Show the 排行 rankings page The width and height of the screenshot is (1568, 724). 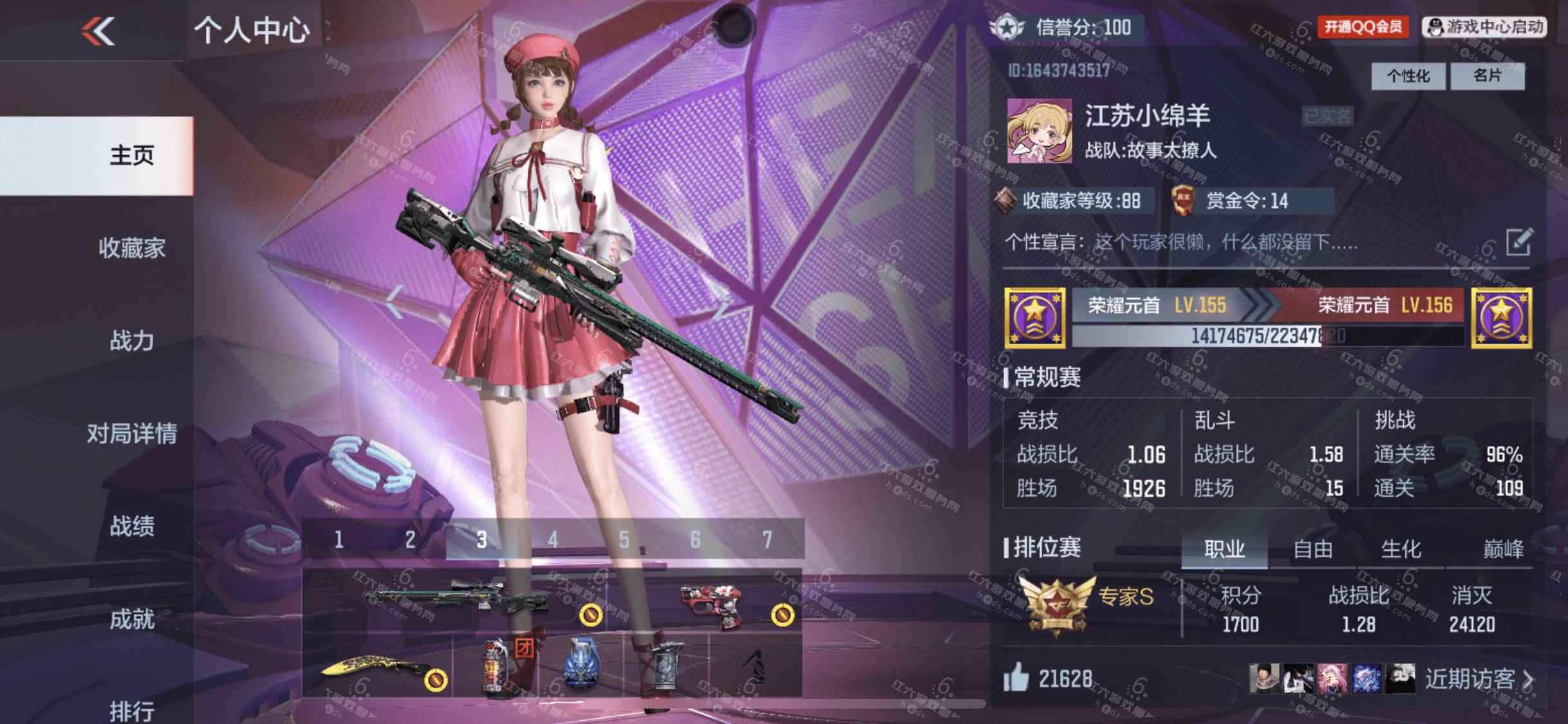coord(131,710)
